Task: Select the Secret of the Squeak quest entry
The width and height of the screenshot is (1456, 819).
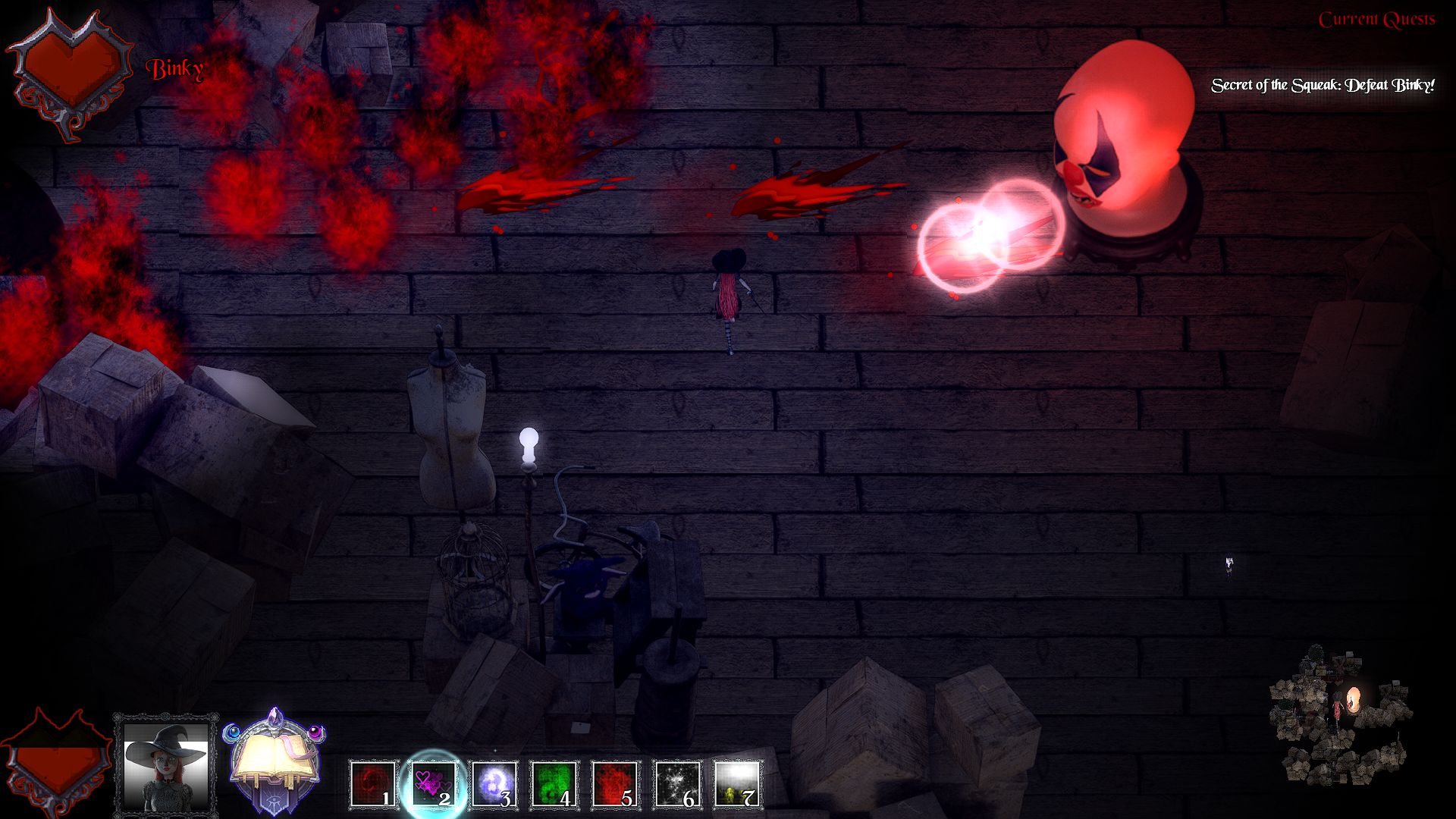Action: click(x=1322, y=86)
